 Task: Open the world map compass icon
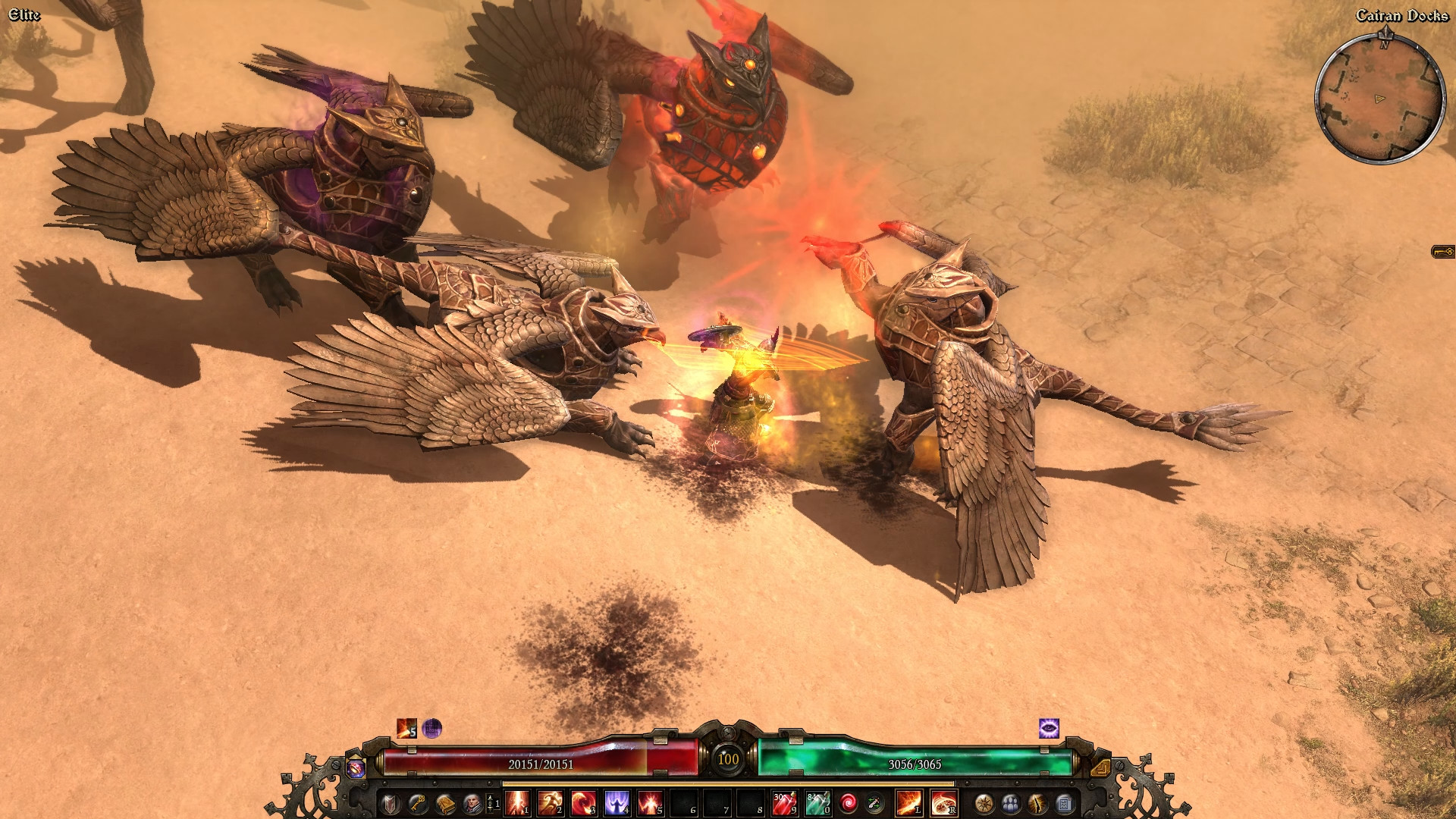984,803
